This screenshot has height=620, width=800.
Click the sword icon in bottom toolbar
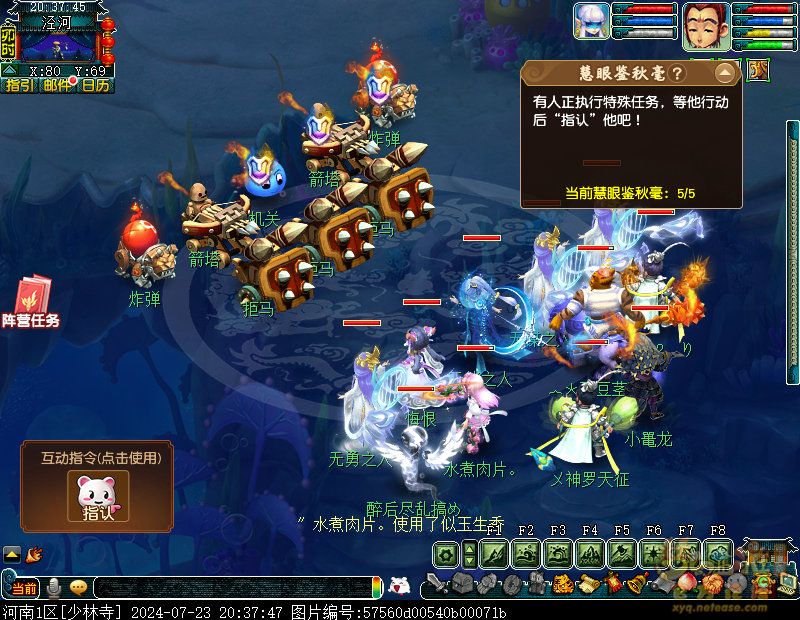[436, 584]
